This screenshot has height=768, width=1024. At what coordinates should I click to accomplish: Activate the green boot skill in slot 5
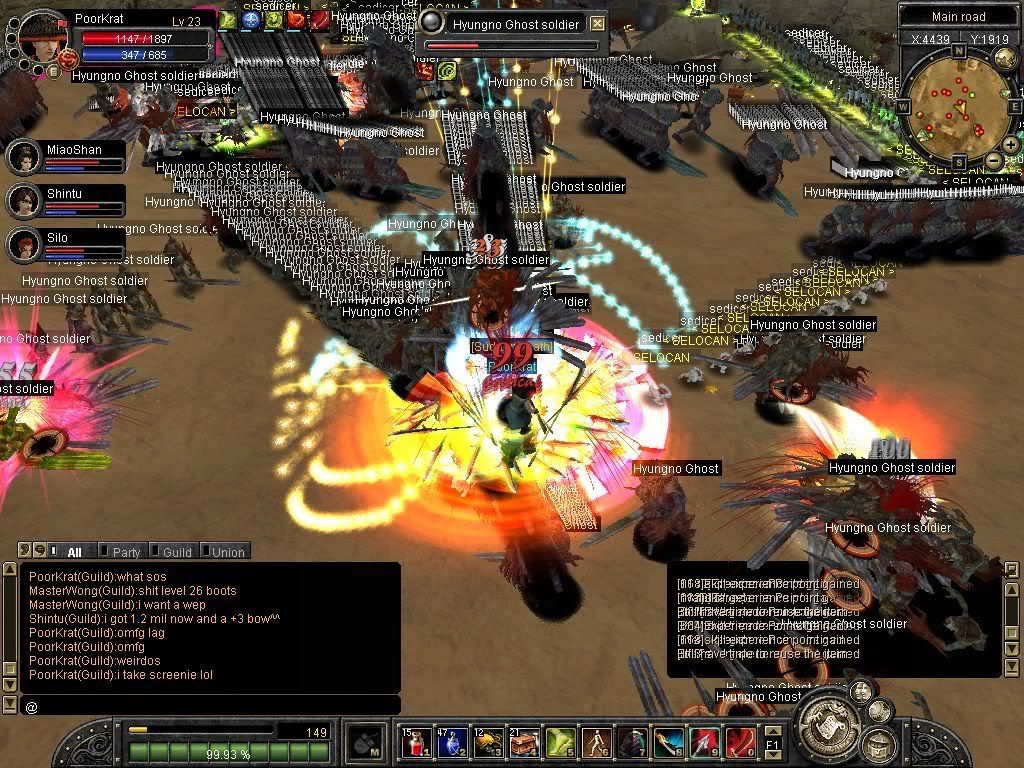point(560,742)
